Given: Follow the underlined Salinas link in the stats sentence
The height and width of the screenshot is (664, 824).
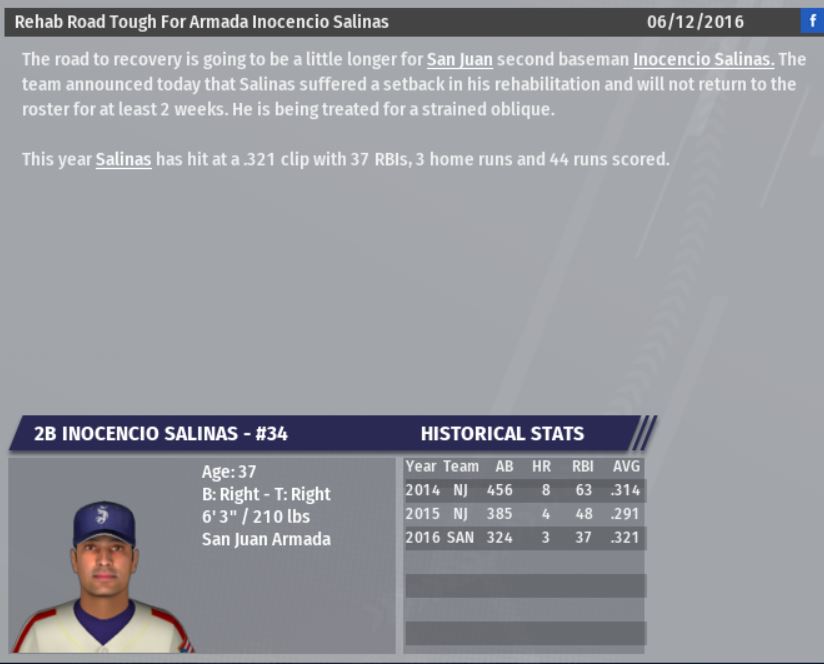Looking at the screenshot, I should pos(123,159).
